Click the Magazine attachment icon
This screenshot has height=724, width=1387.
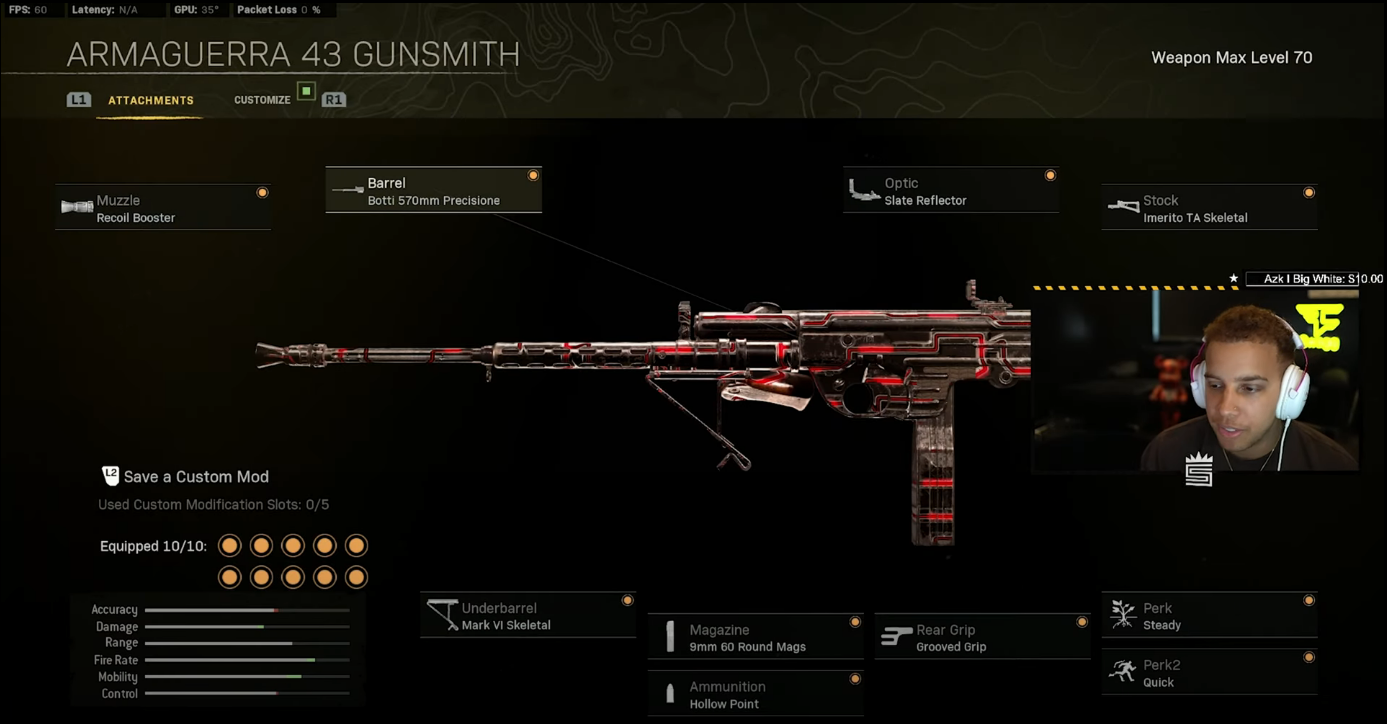click(x=669, y=635)
